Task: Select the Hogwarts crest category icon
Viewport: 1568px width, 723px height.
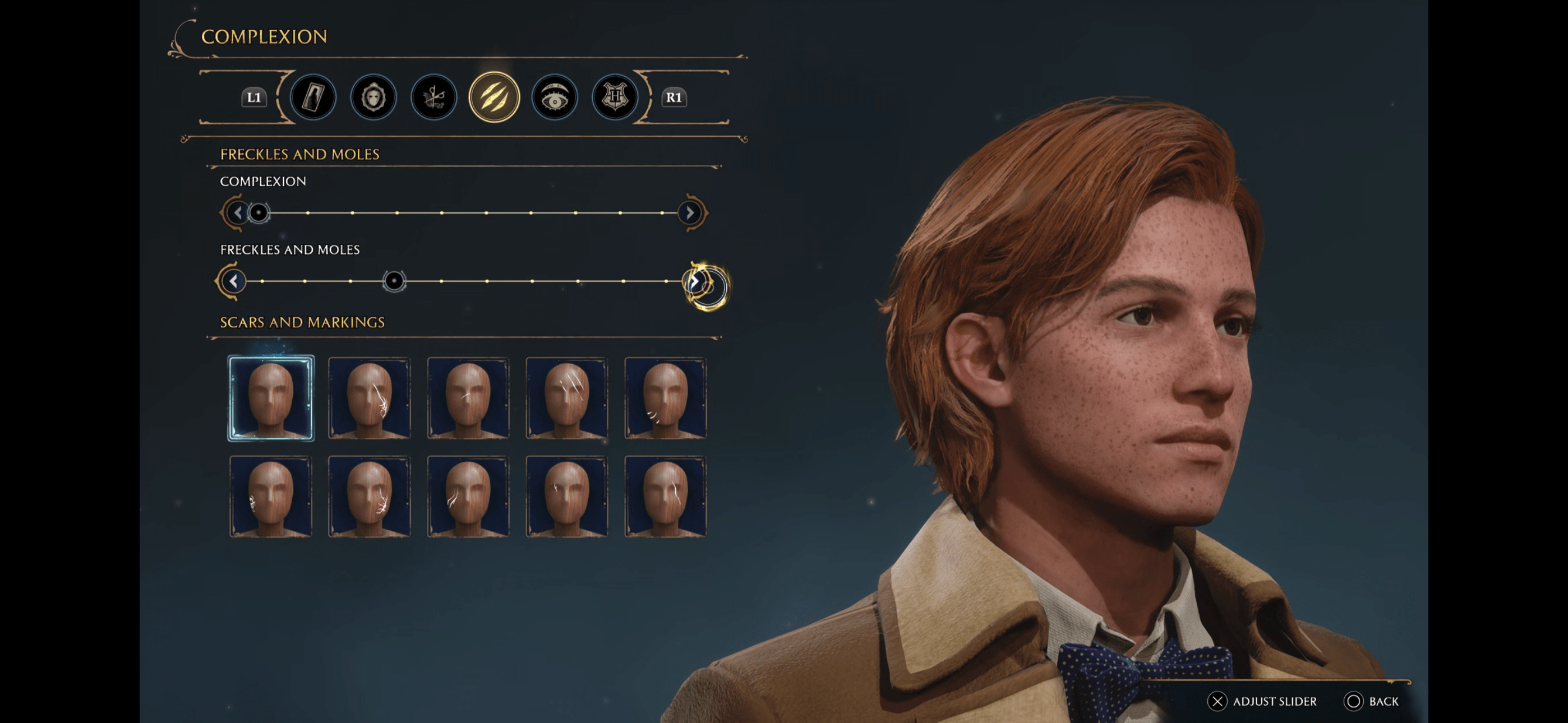Action: click(x=614, y=97)
